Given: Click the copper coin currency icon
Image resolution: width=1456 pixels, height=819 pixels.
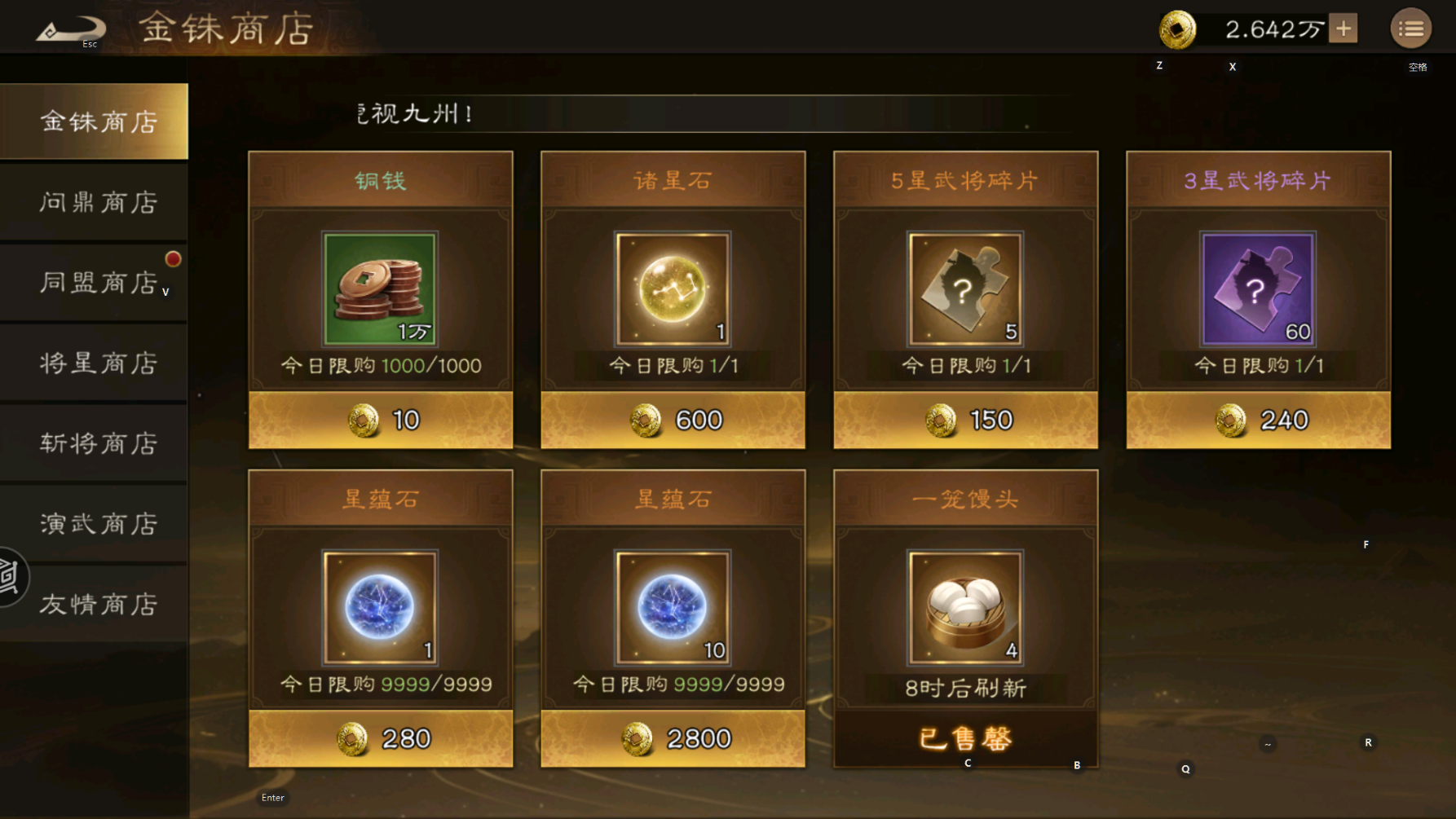Looking at the screenshot, I should 1176,29.
